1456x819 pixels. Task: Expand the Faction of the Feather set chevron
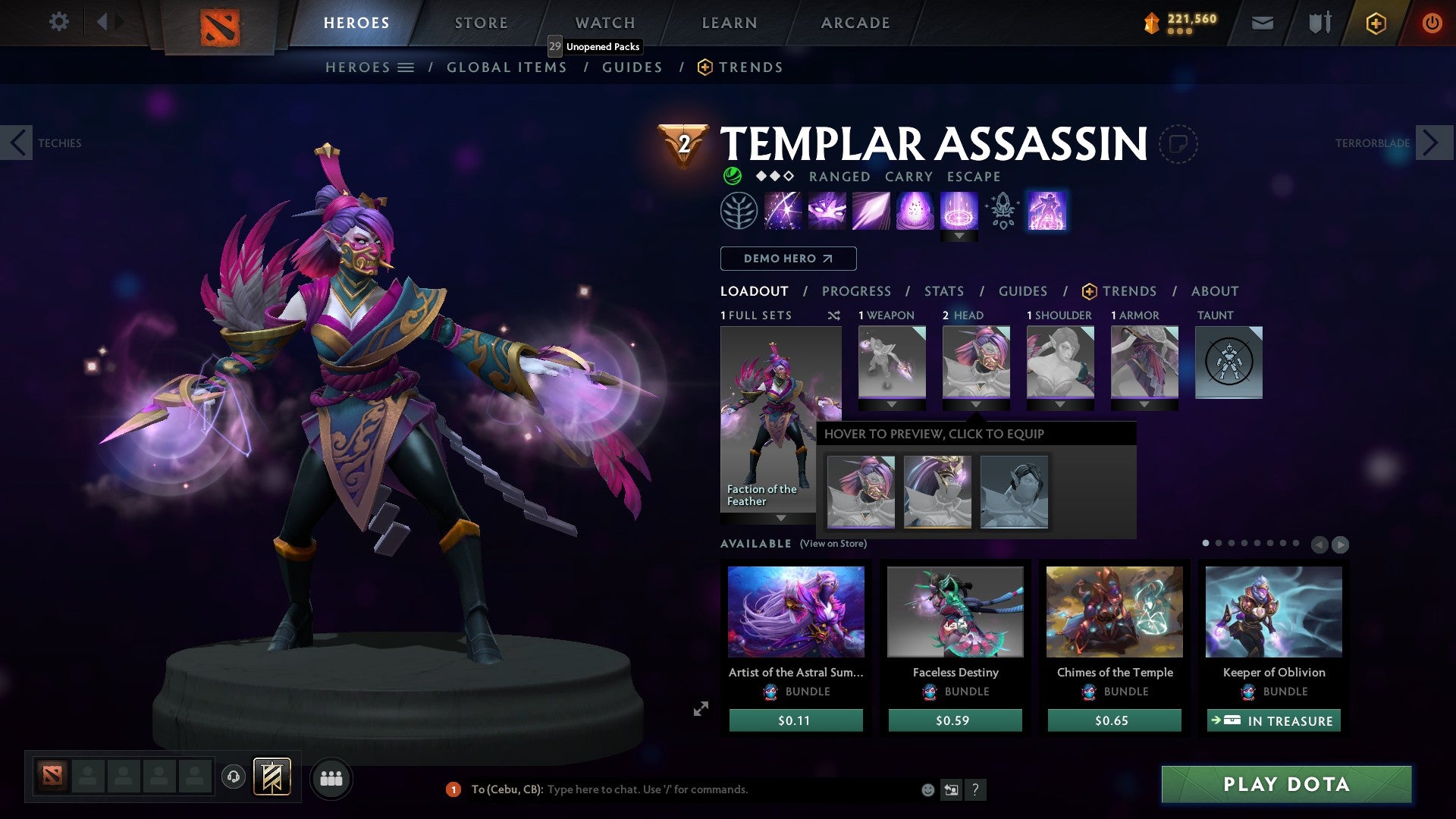(781, 519)
